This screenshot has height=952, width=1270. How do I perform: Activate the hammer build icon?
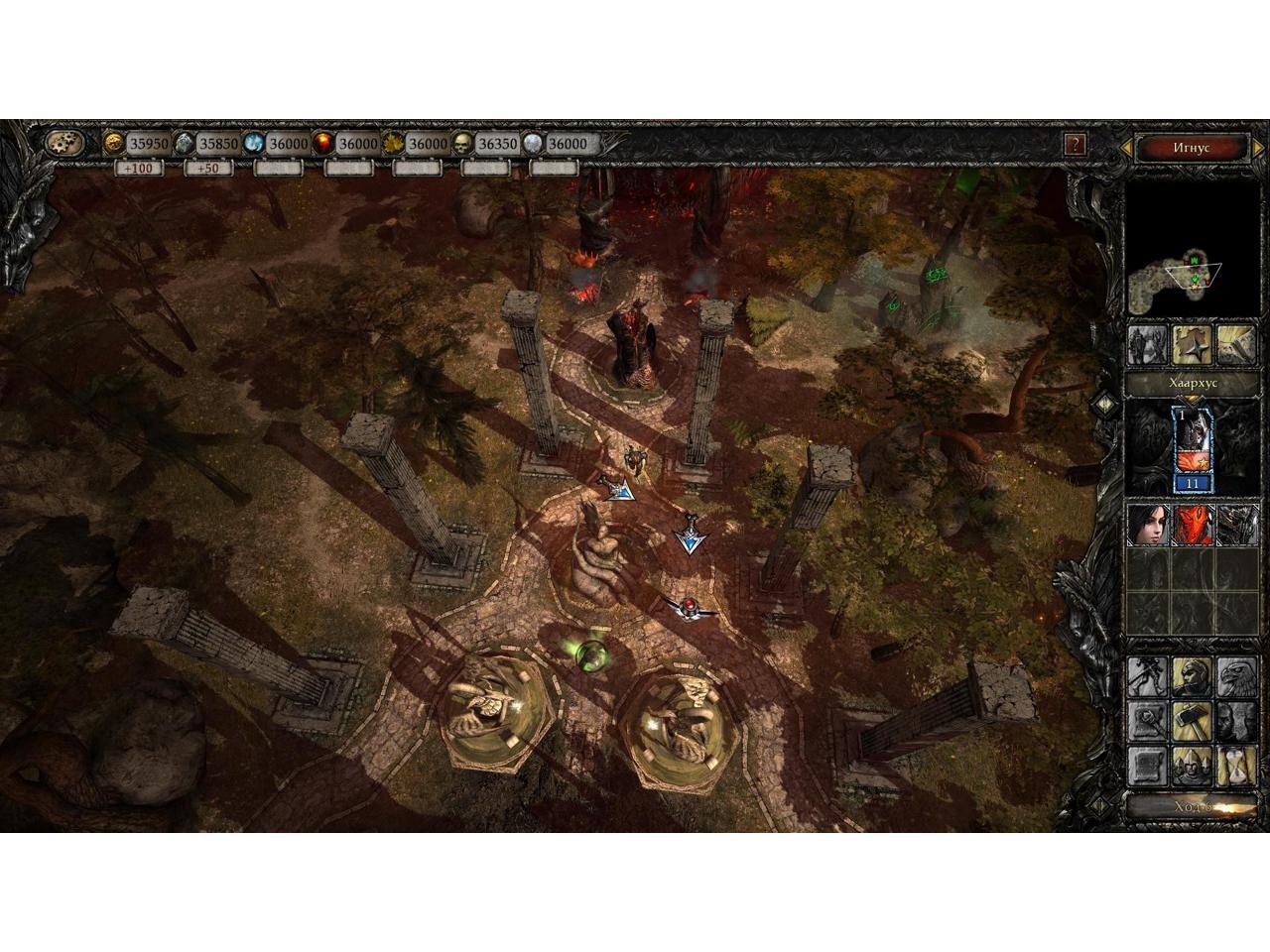click(x=1191, y=720)
